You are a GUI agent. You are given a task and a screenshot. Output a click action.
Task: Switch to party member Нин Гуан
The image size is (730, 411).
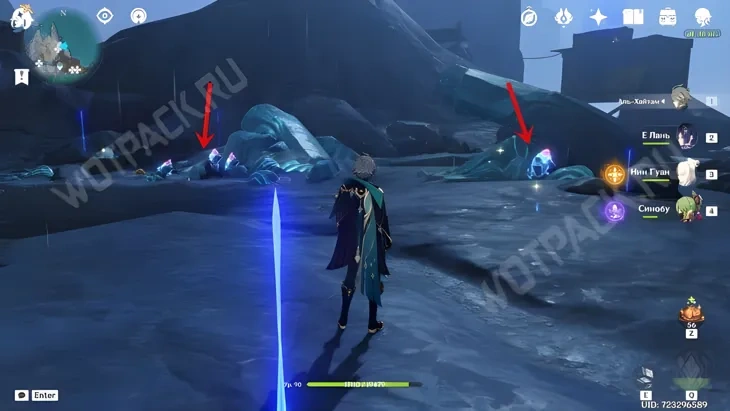pos(686,174)
